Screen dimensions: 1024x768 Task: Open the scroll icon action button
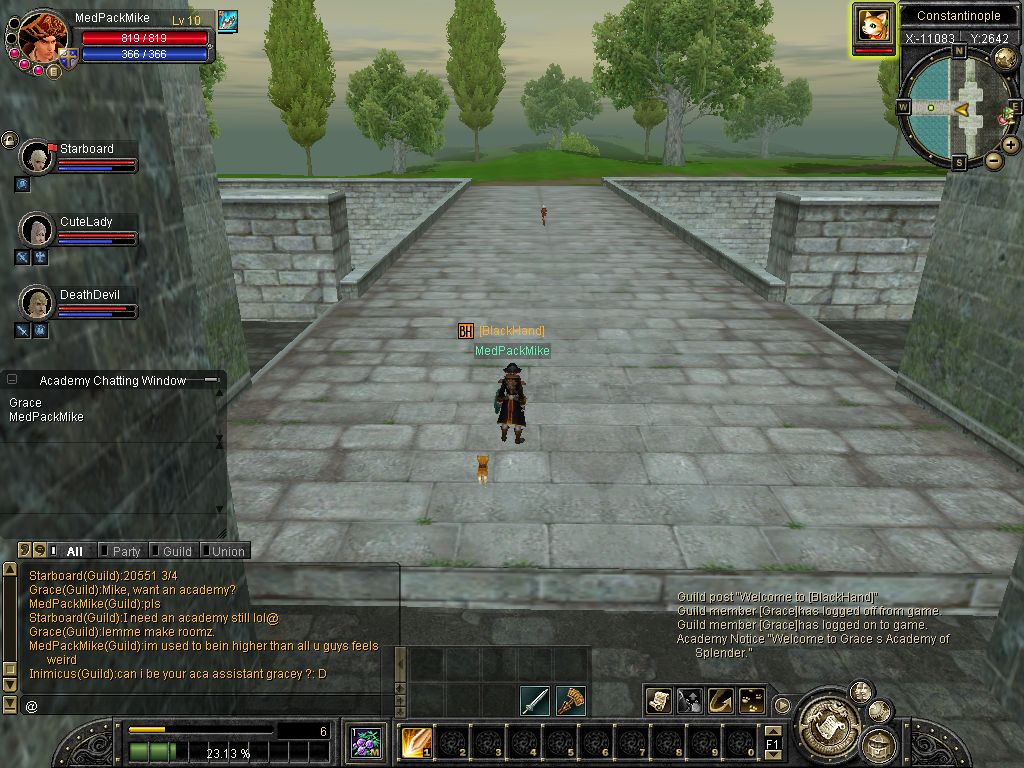click(658, 700)
